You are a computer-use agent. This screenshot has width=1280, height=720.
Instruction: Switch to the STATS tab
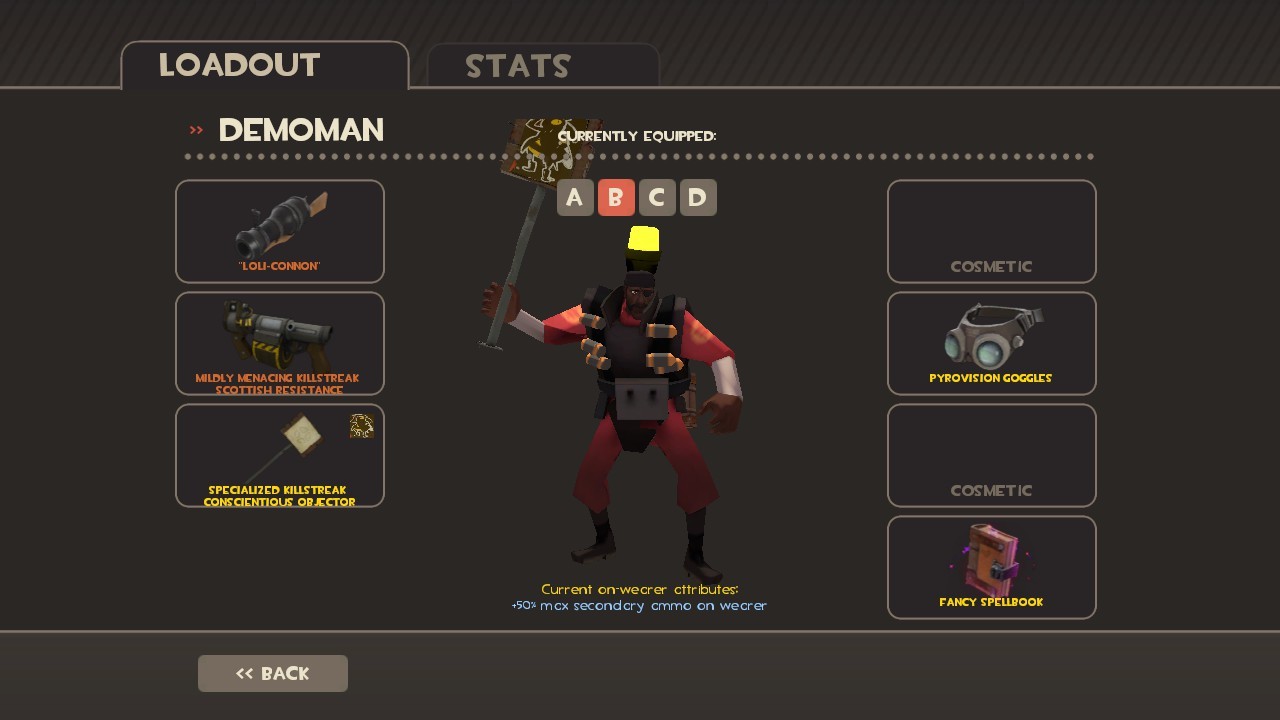(x=518, y=66)
